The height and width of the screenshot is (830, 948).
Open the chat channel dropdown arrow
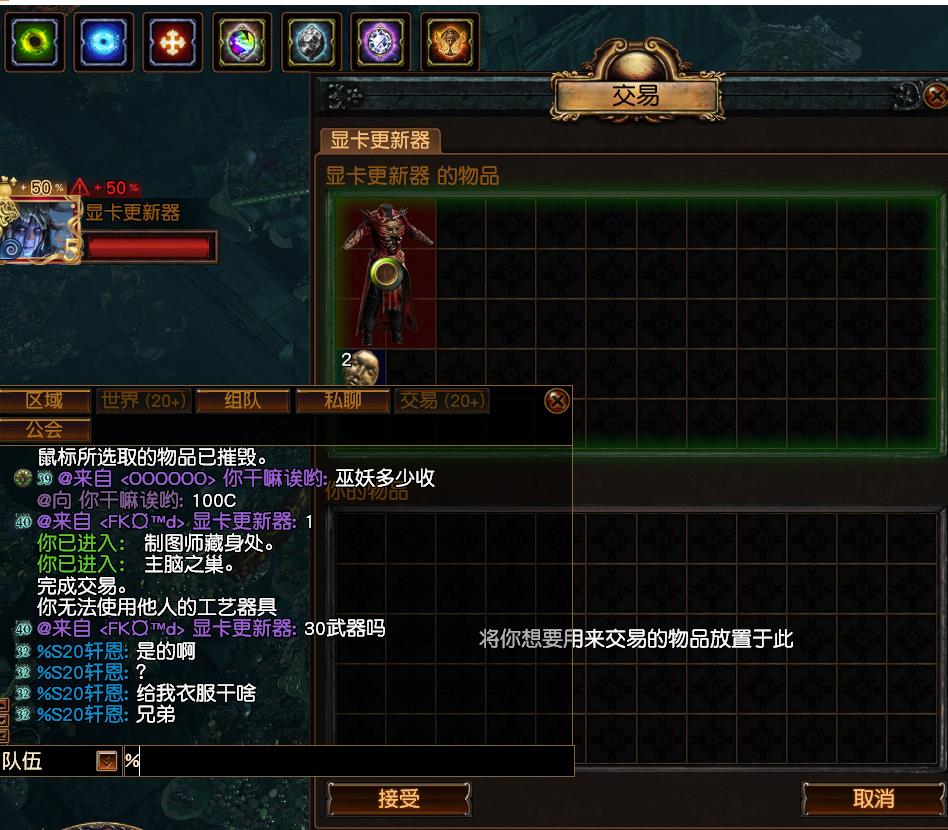pos(107,762)
